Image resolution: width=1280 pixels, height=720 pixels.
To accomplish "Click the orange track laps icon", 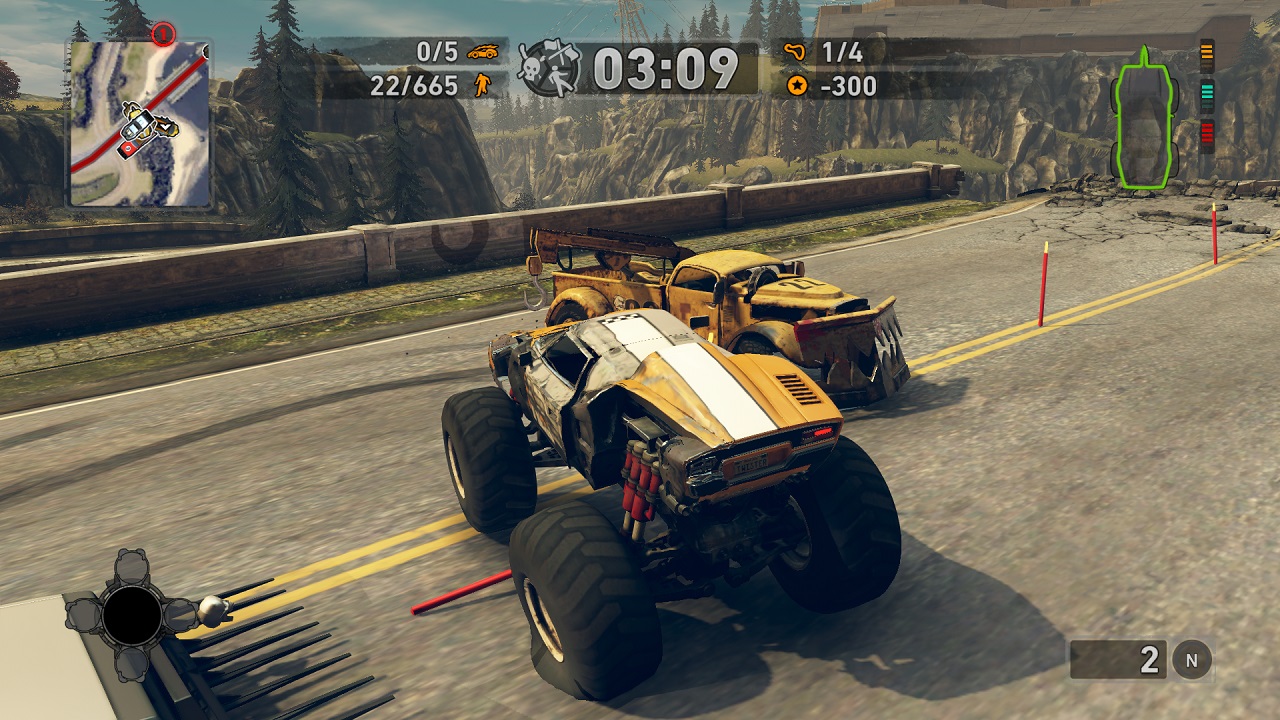I will [x=796, y=52].
